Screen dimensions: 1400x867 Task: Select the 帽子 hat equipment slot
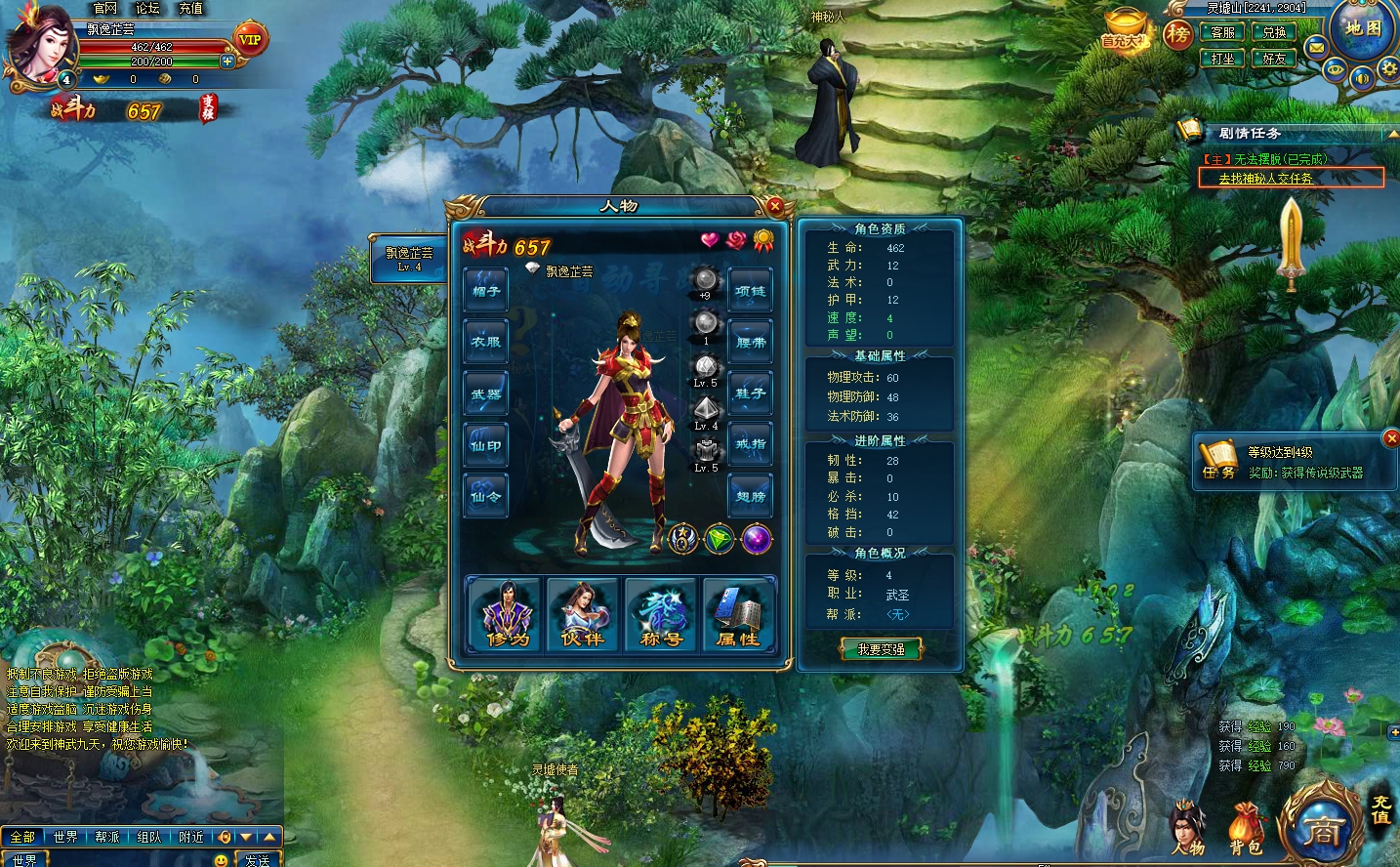click(x=486, y=291)
